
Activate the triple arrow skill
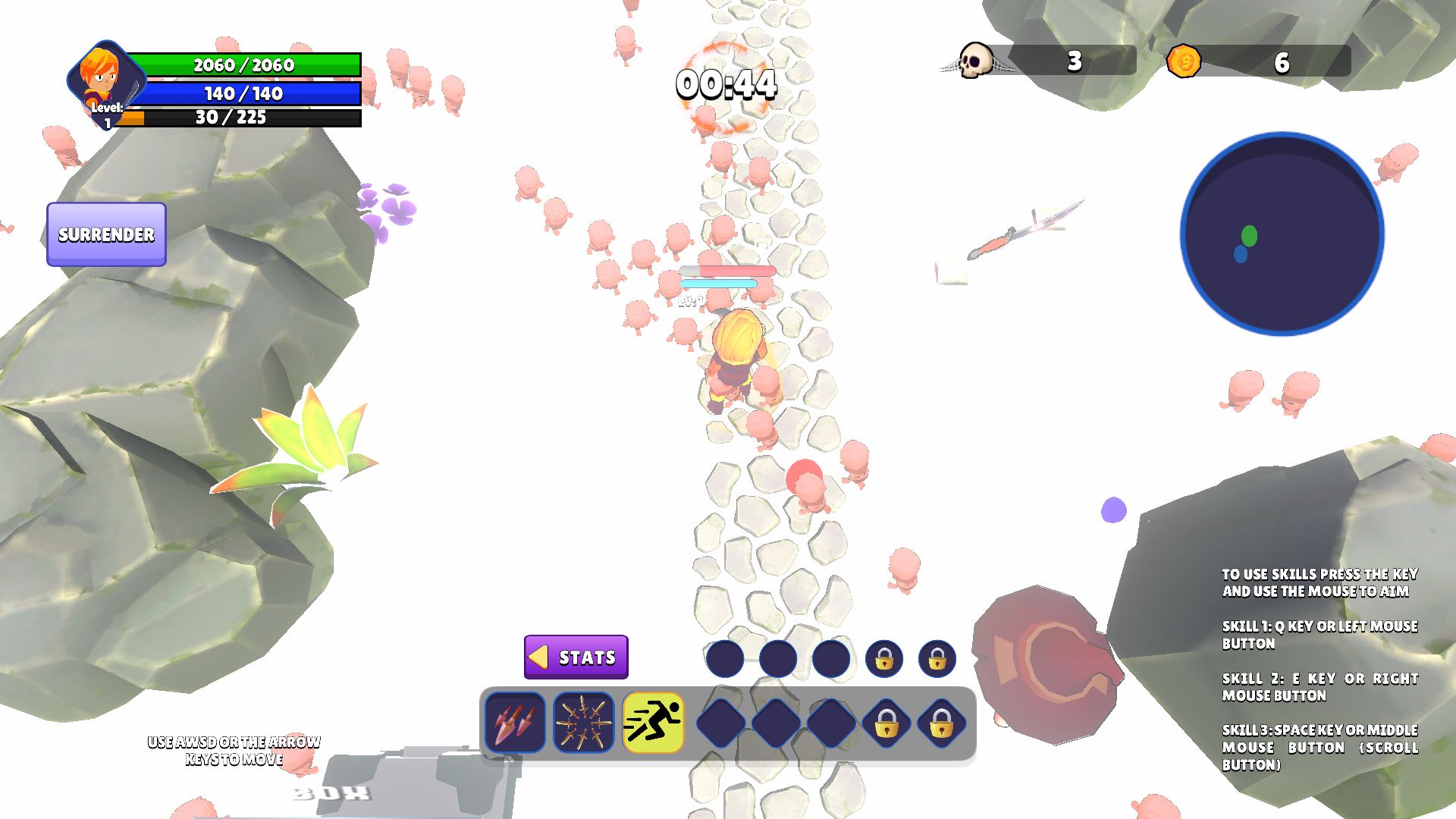coord(515,723)
